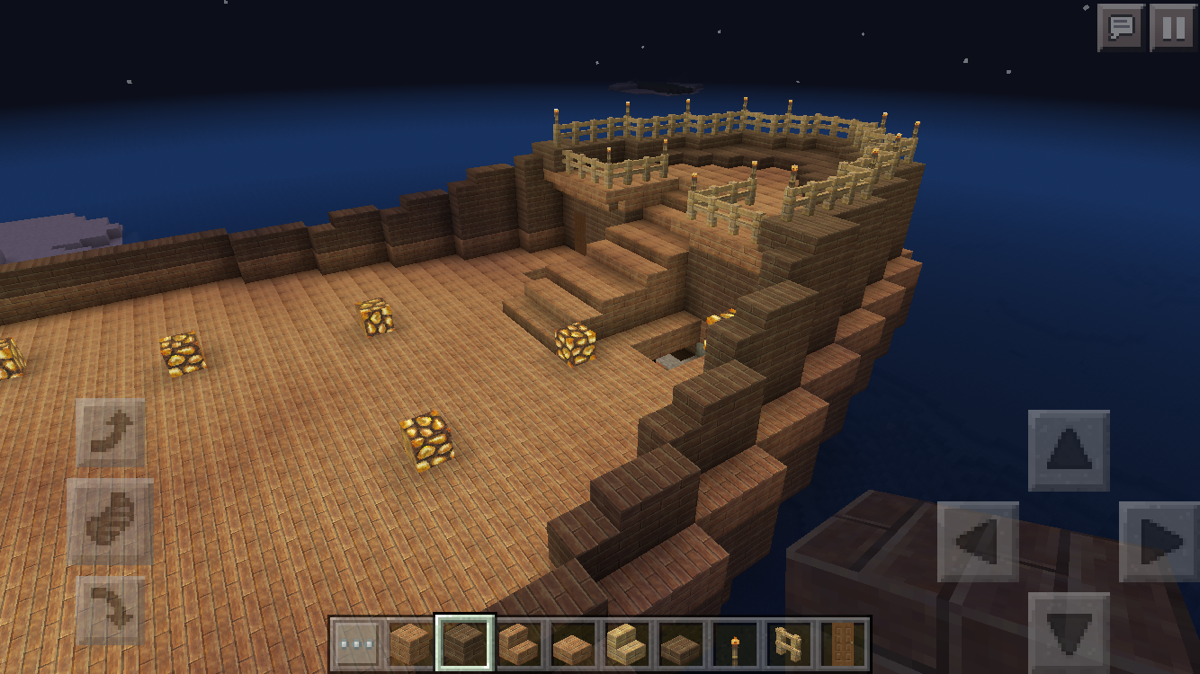Image resolution: width=1200 pixels, height=674 pixels.
Task: Choose the oak stairs hotbar slot
Action: point(518,644)
